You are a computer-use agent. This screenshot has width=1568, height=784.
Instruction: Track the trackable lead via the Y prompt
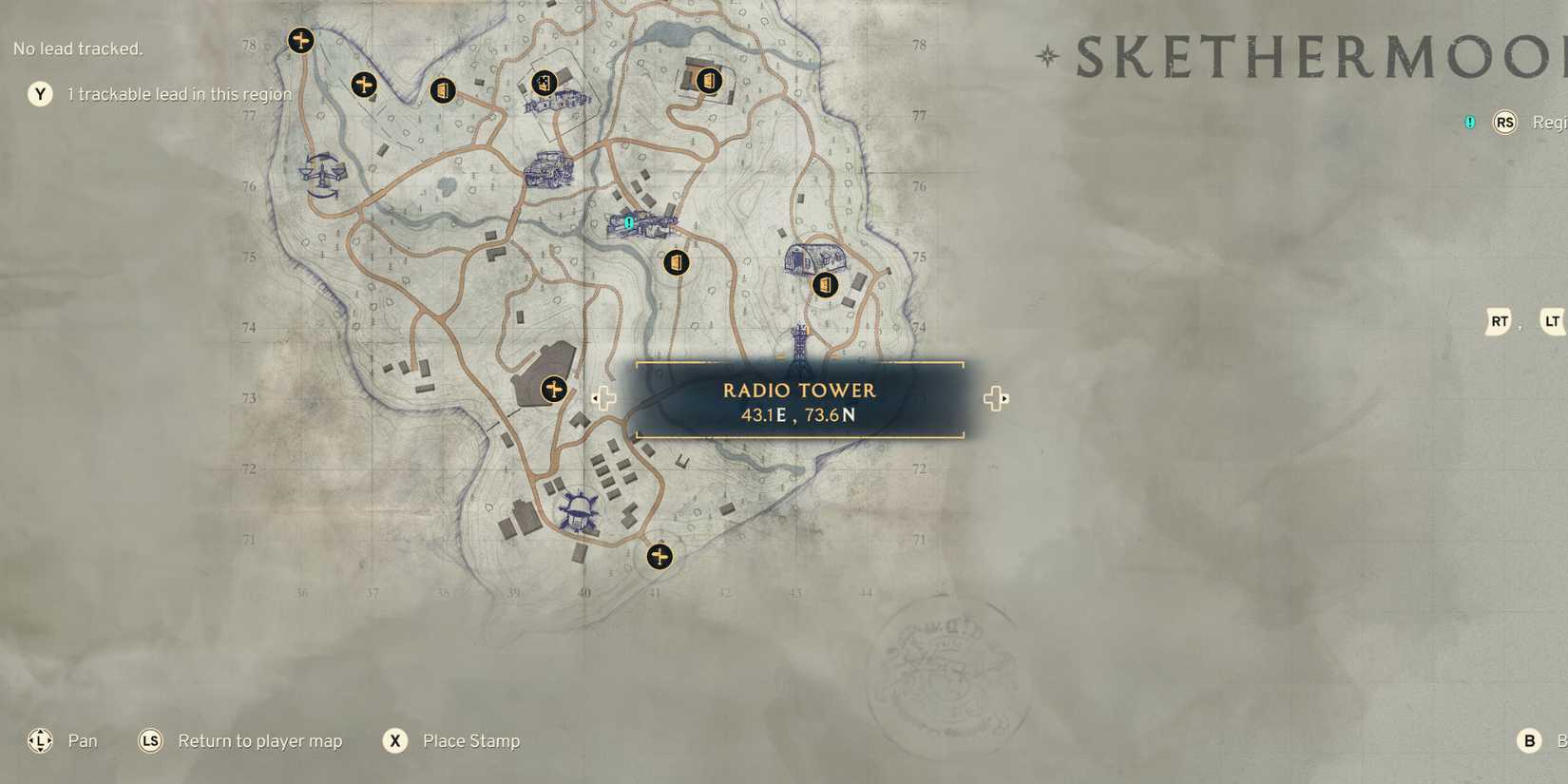[39, 94]
